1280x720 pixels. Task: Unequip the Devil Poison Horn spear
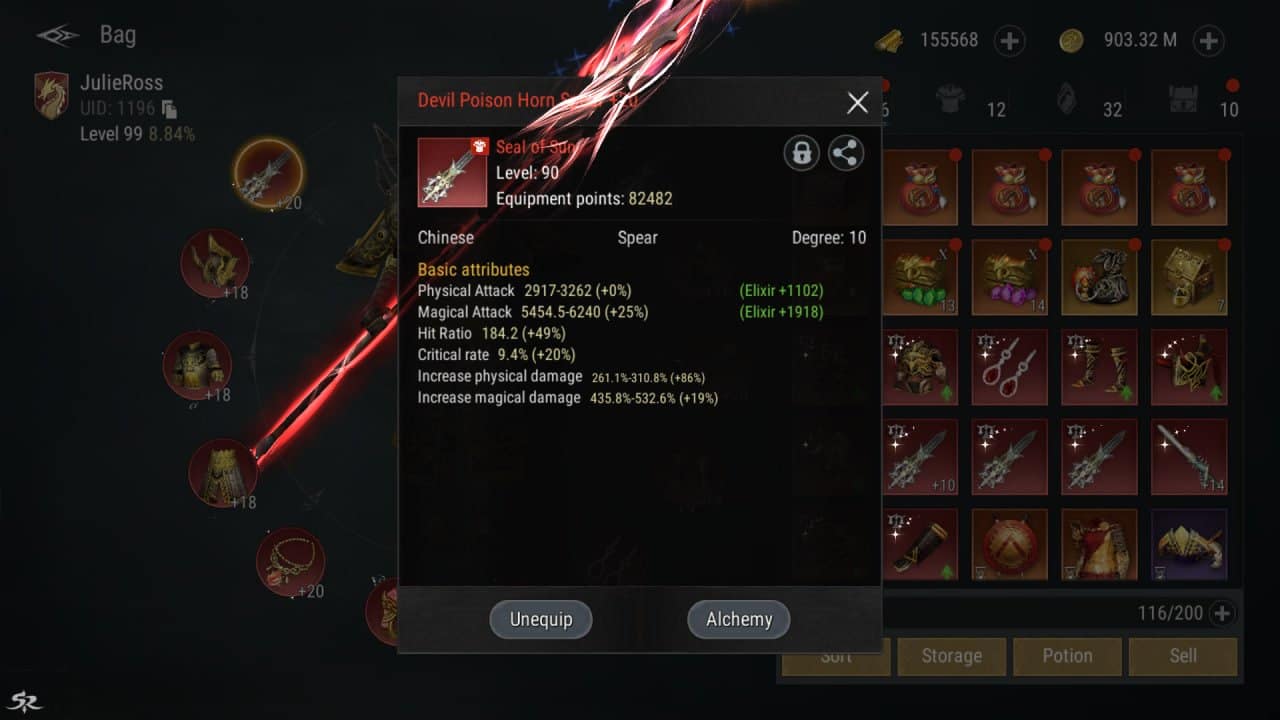pyautogui.click(x=541, y=619)
